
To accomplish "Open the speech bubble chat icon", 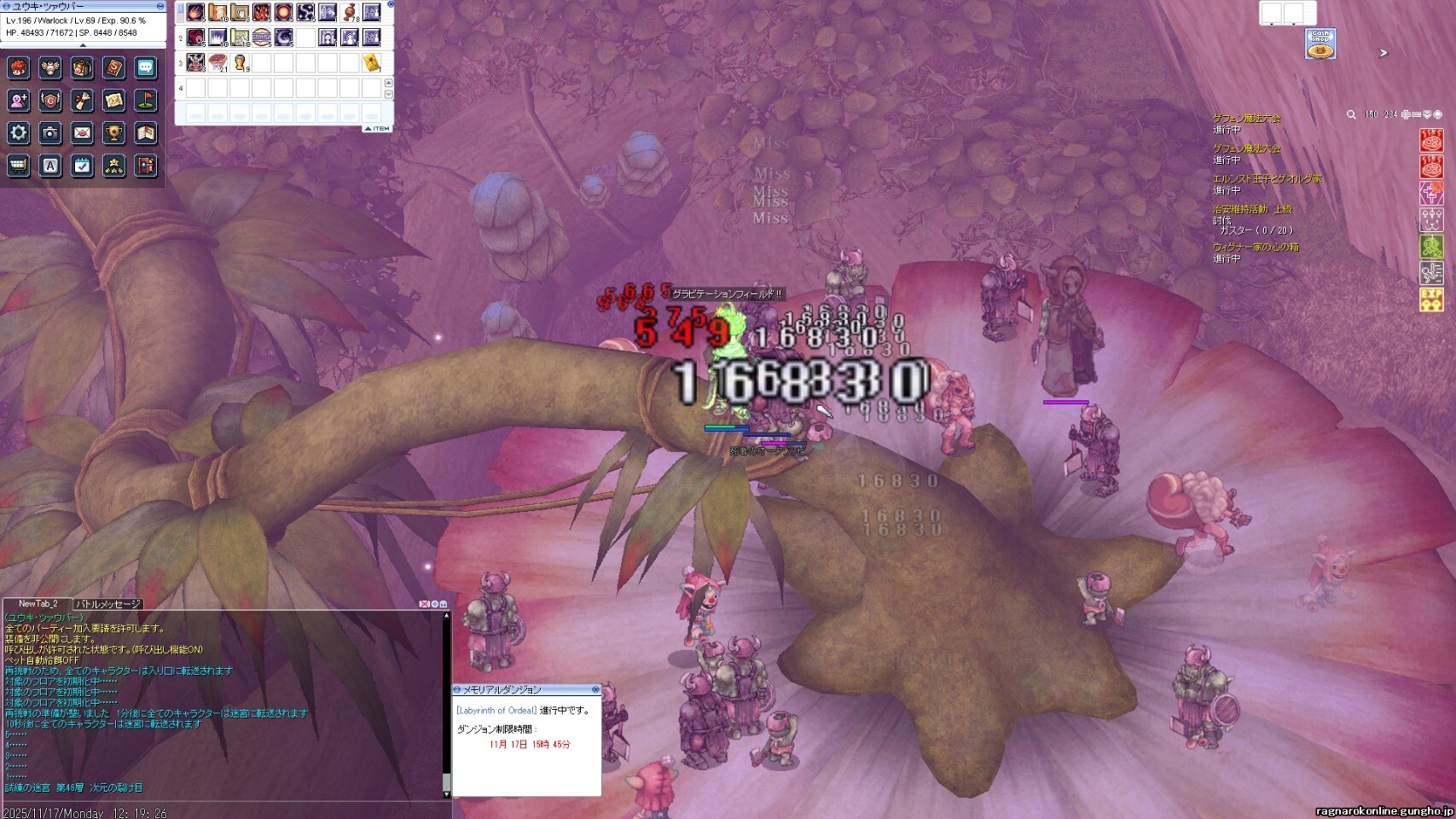I will pos(146,68).
